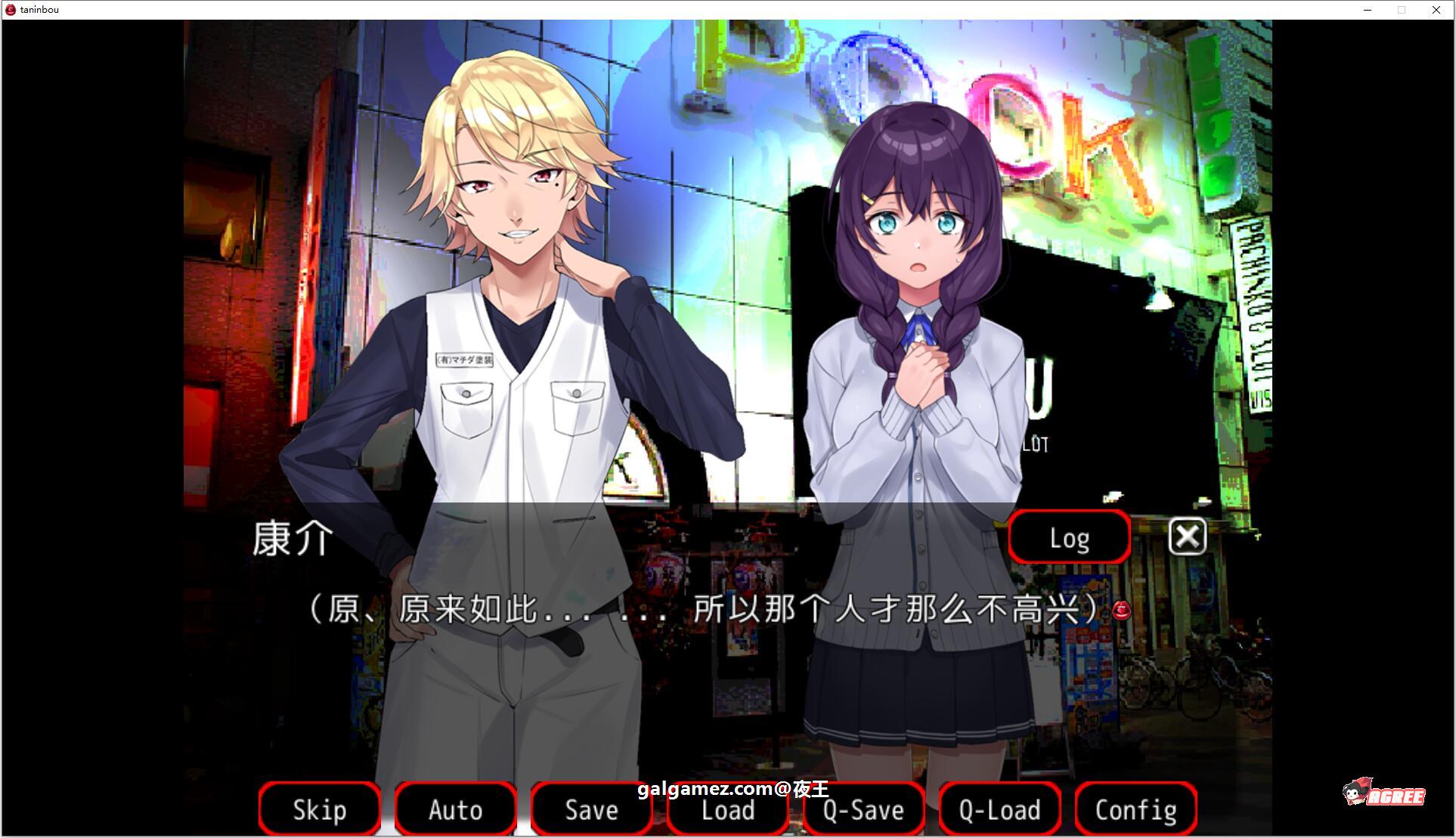This screenshot has width=1456, height=838.
Task: Click the Q-Load quick load control
Action: [x=999, y=809]
